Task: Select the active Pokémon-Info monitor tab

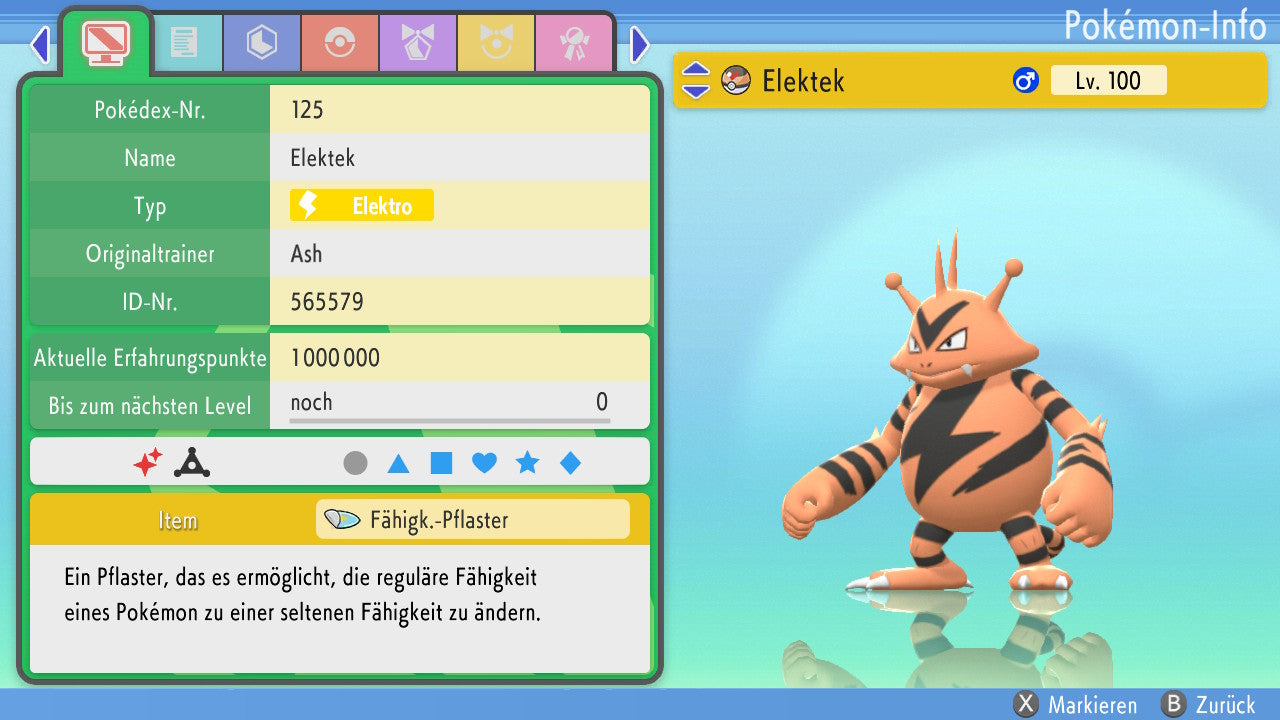Action: [x=105, y=42]
